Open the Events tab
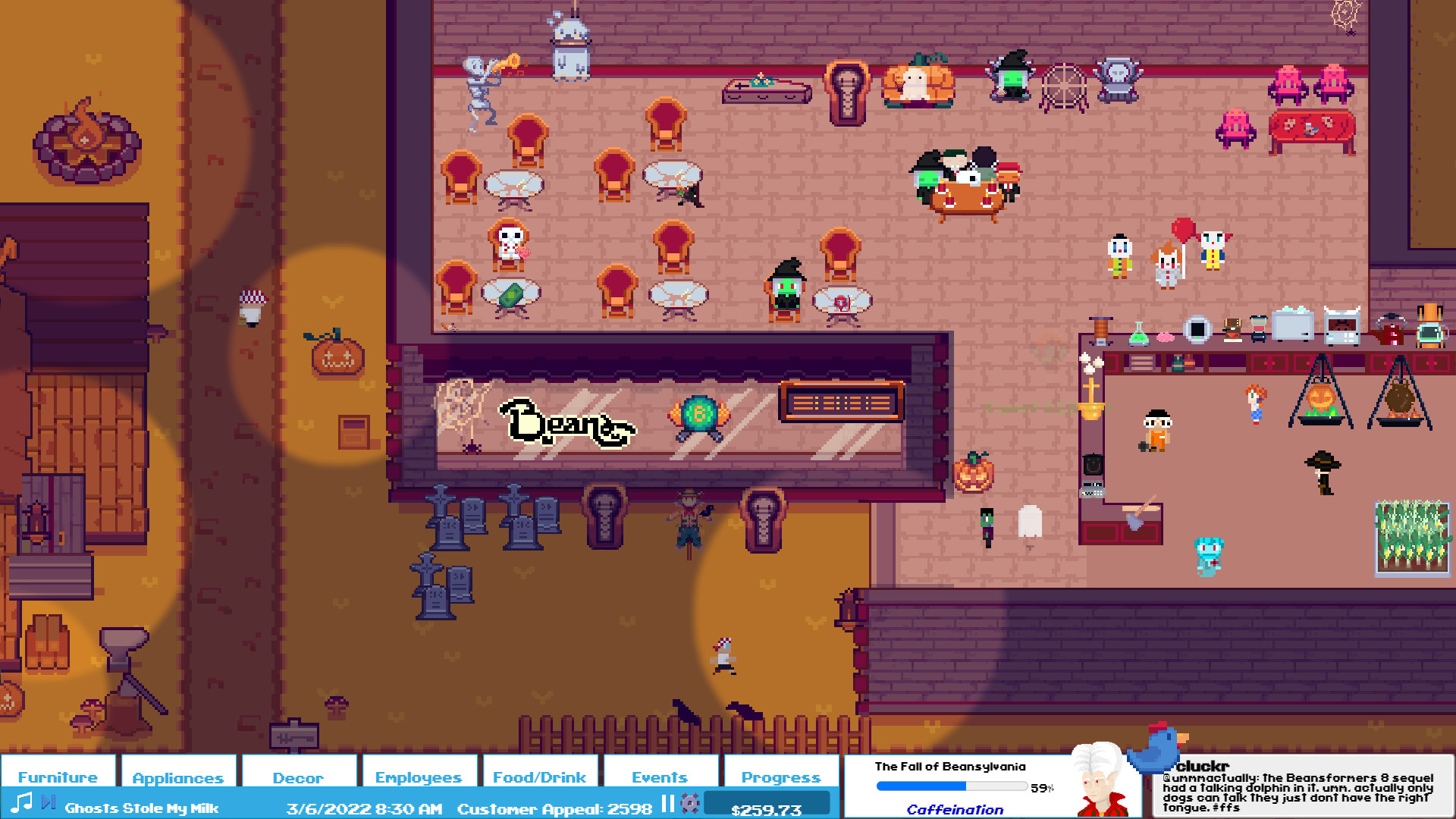The height and width of the screenshot is (819, 1456). tap(659, 777)
